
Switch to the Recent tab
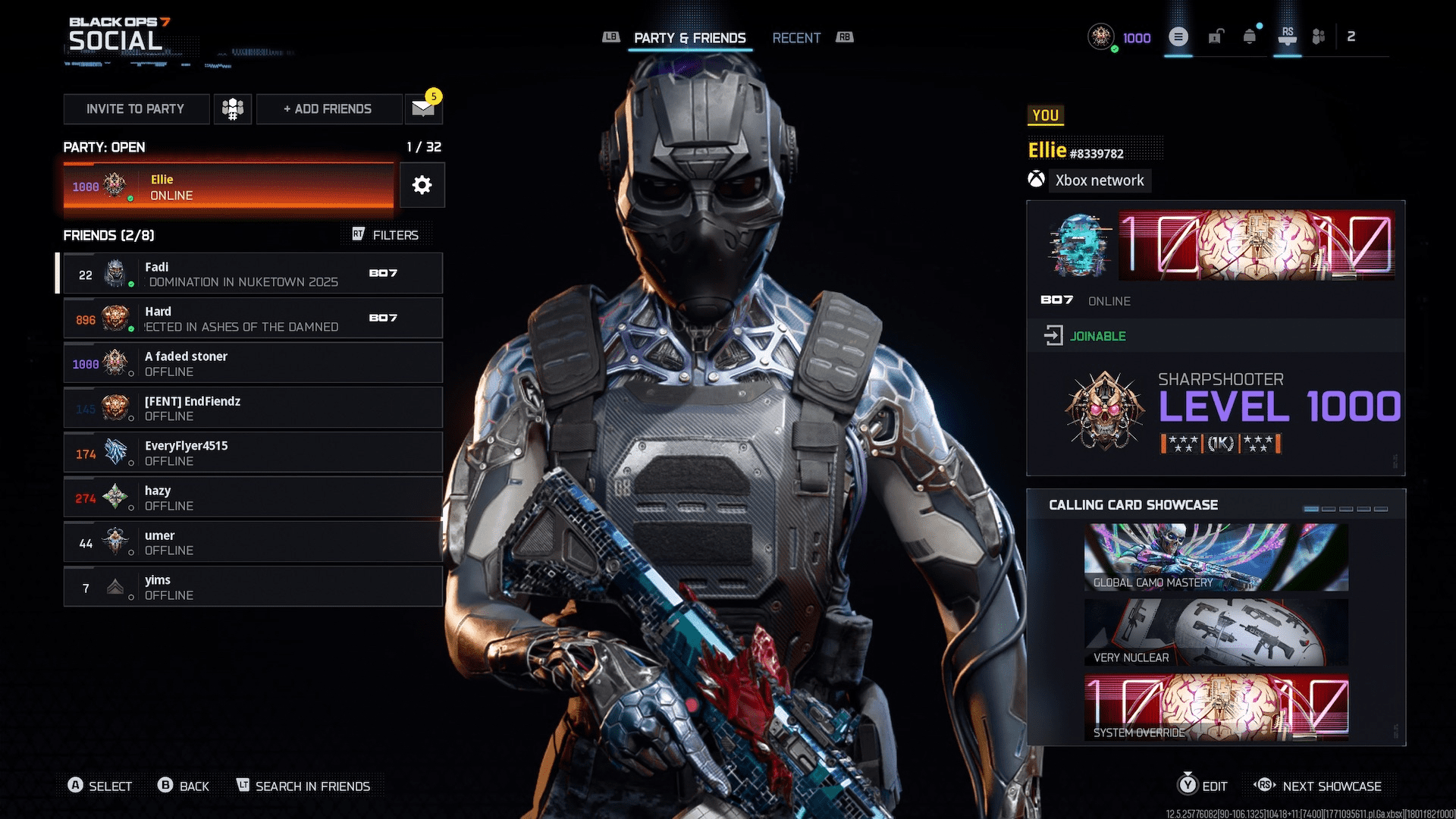[x=796, y=37]
